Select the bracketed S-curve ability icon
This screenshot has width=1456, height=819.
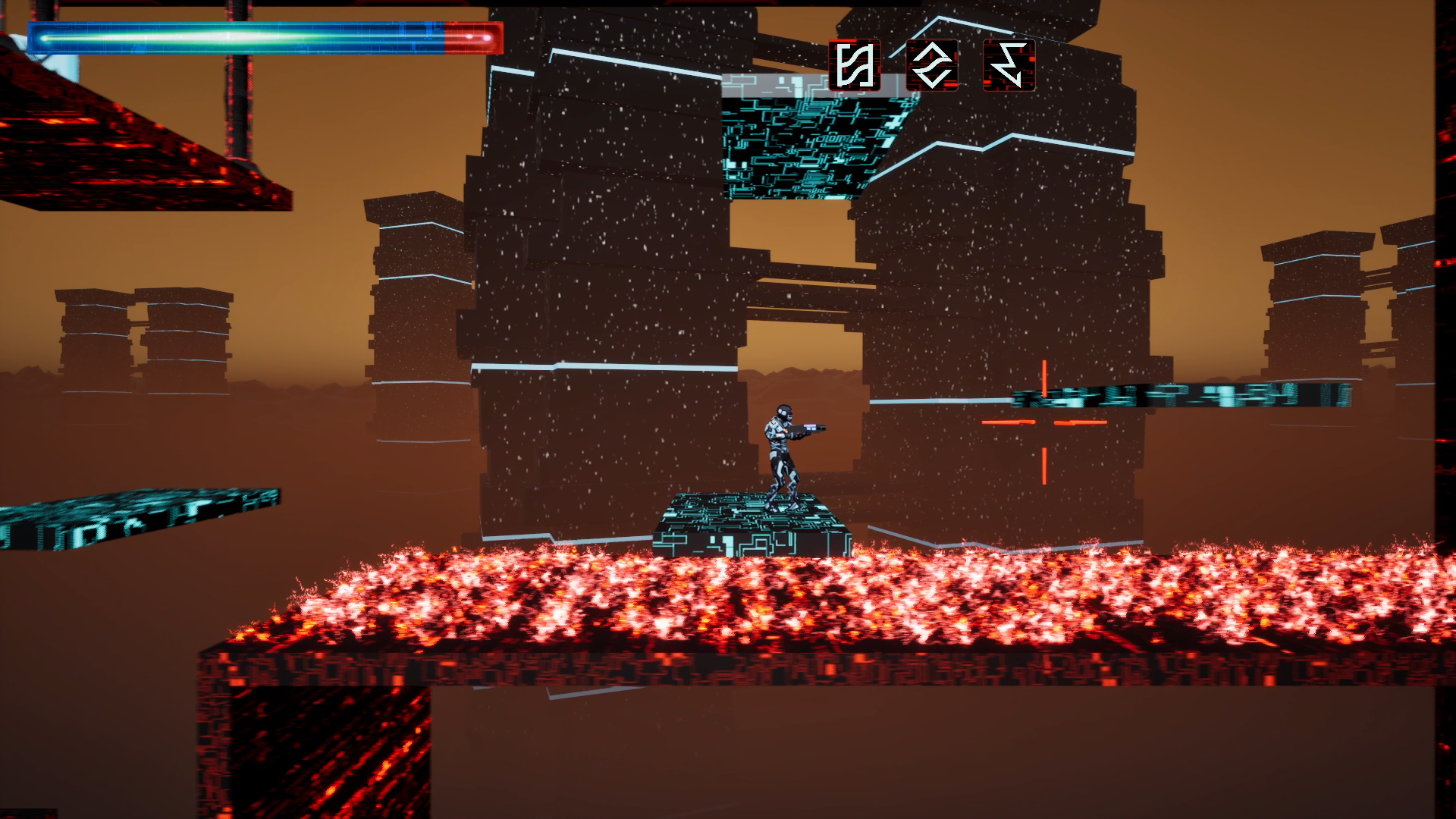(x=855, y=65)
